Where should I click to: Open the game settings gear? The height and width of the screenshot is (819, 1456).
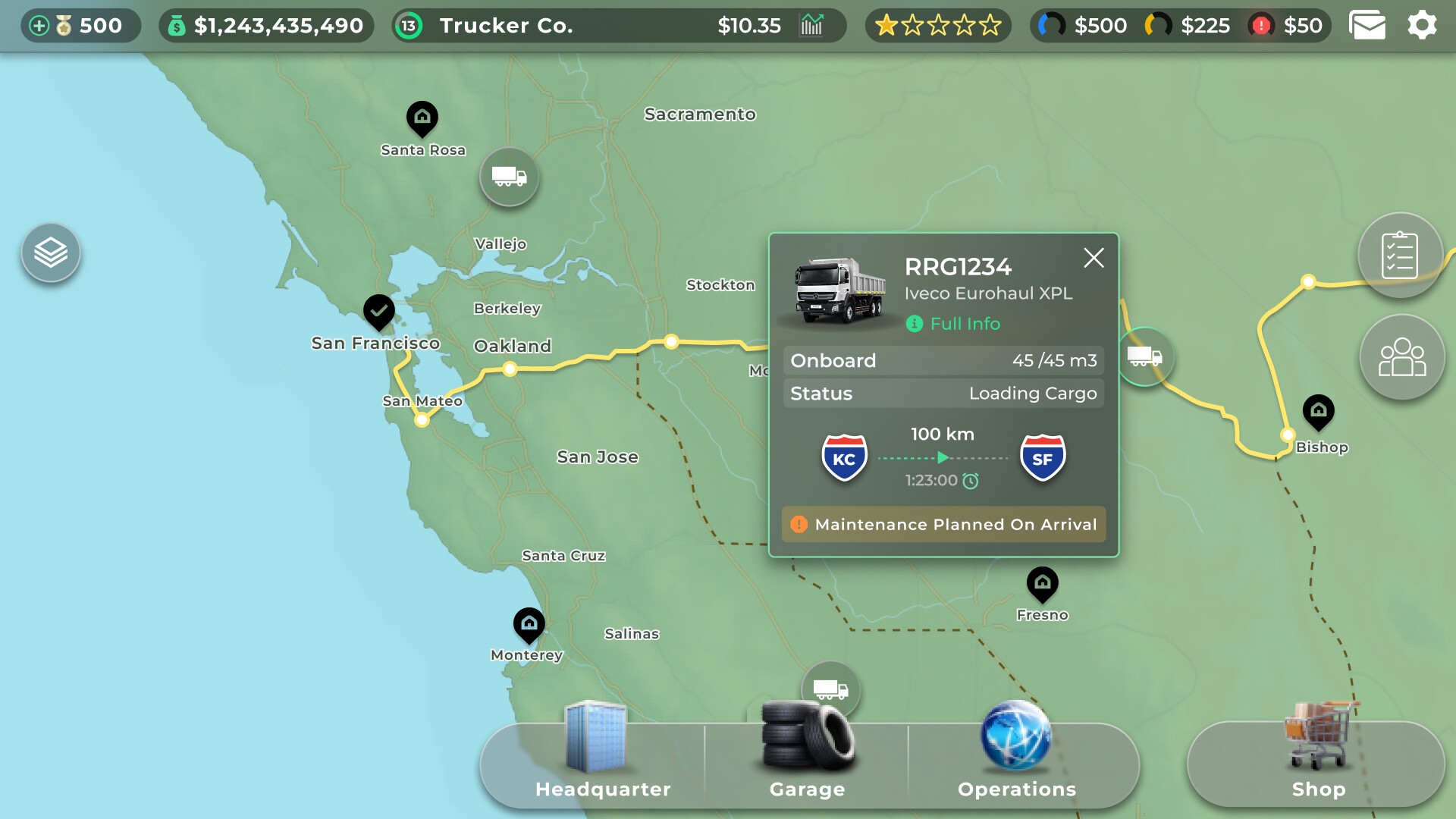point(1423,25)
